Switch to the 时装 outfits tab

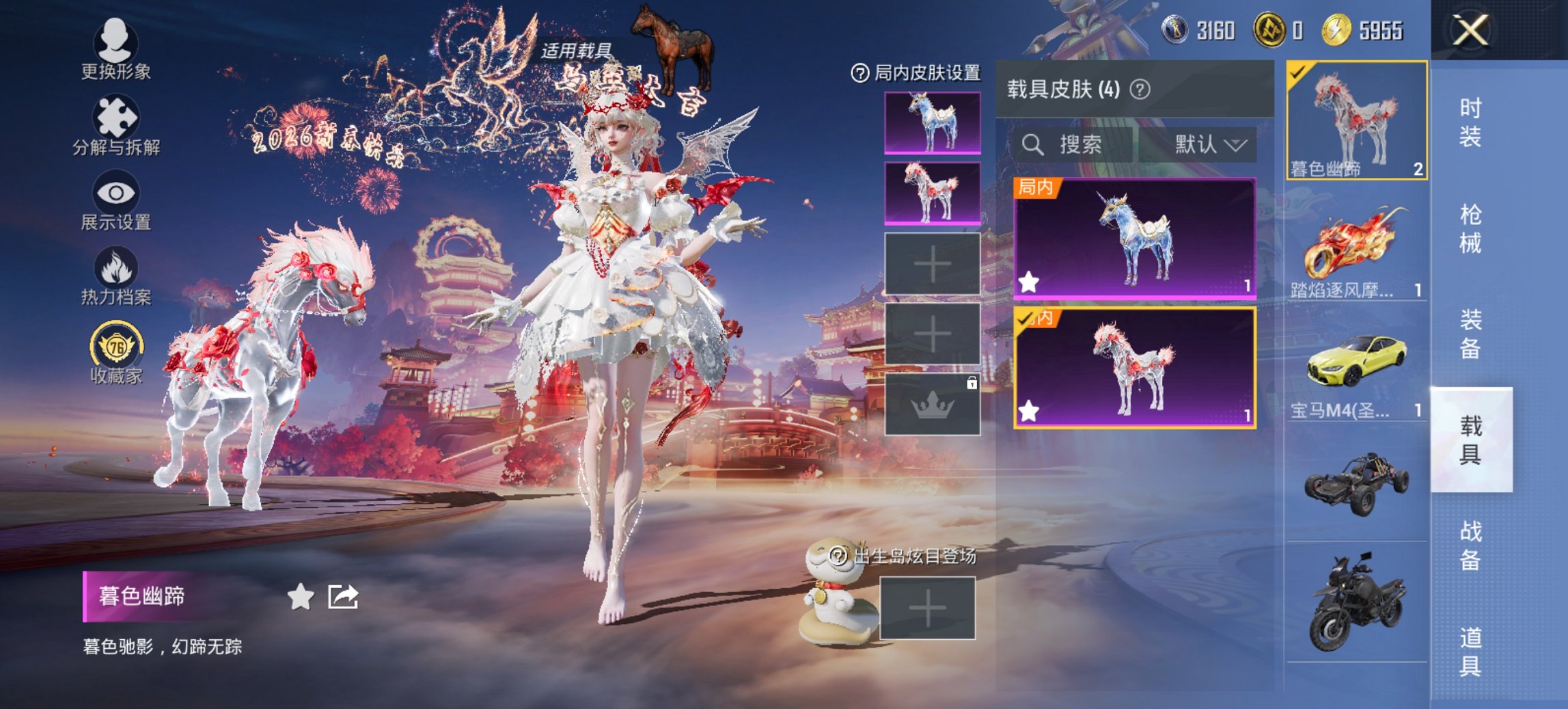(x=1470, y=122)
